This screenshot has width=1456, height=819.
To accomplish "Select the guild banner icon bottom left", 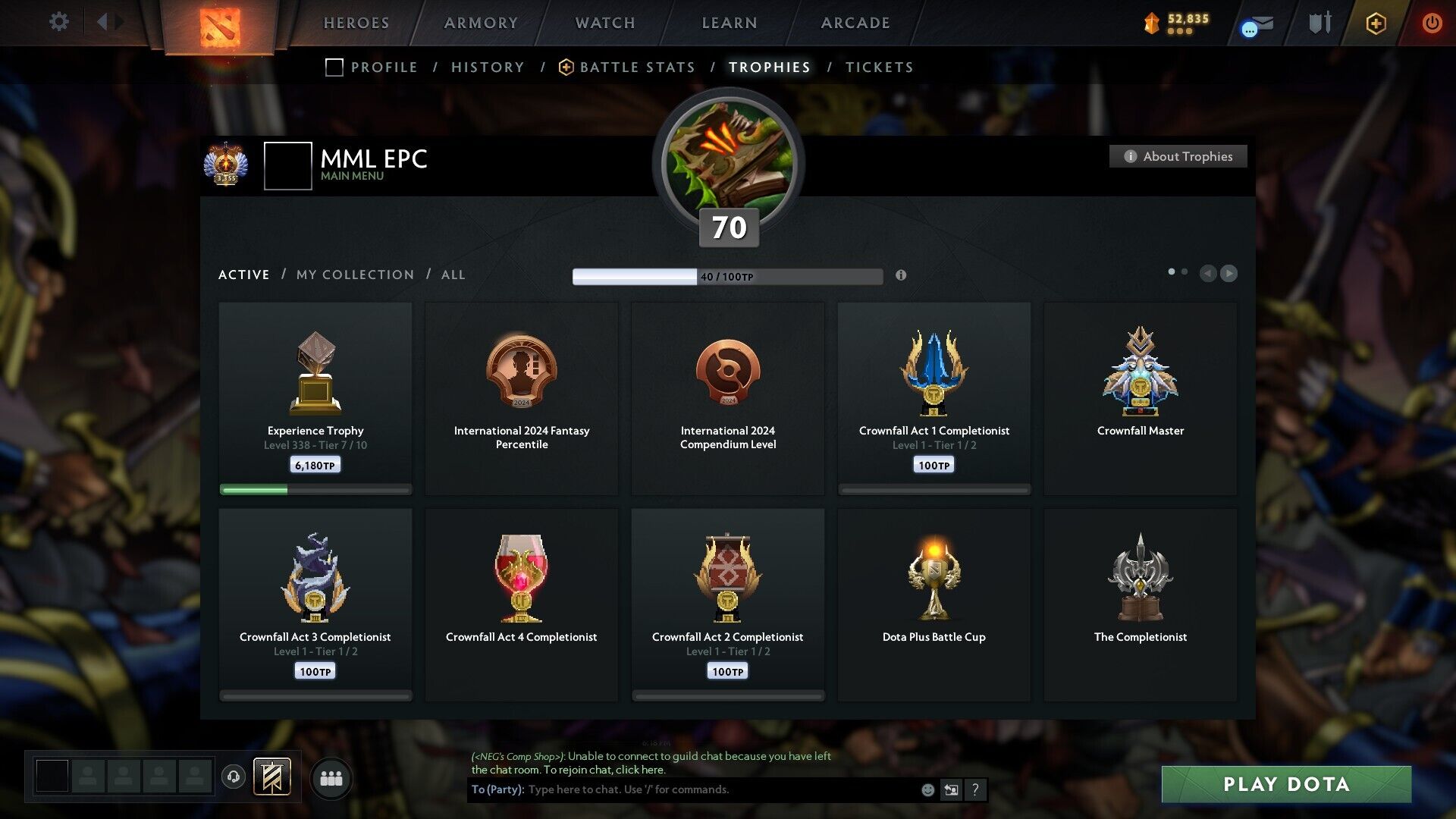I will tap(272, 777).
